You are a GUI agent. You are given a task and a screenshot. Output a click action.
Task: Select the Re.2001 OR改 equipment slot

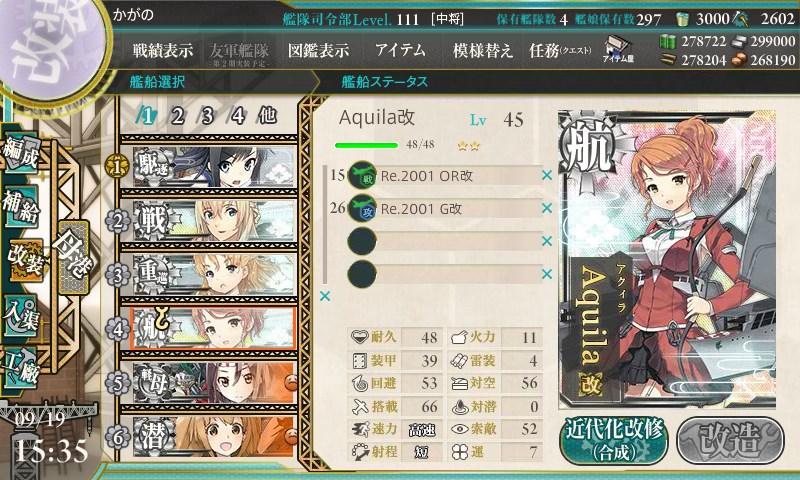[x=445, y=177]
